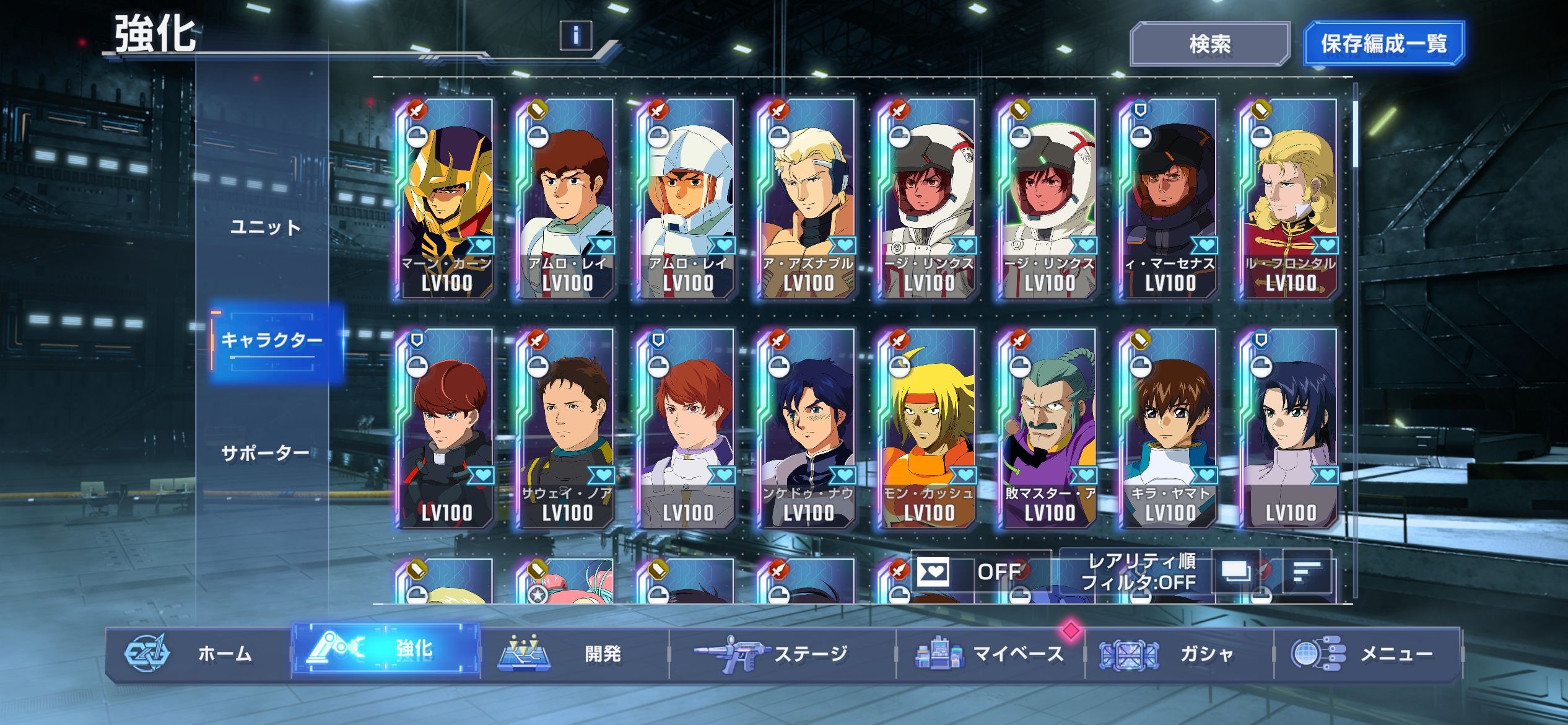Click the info "i" icon

click(x=575, y=35)
